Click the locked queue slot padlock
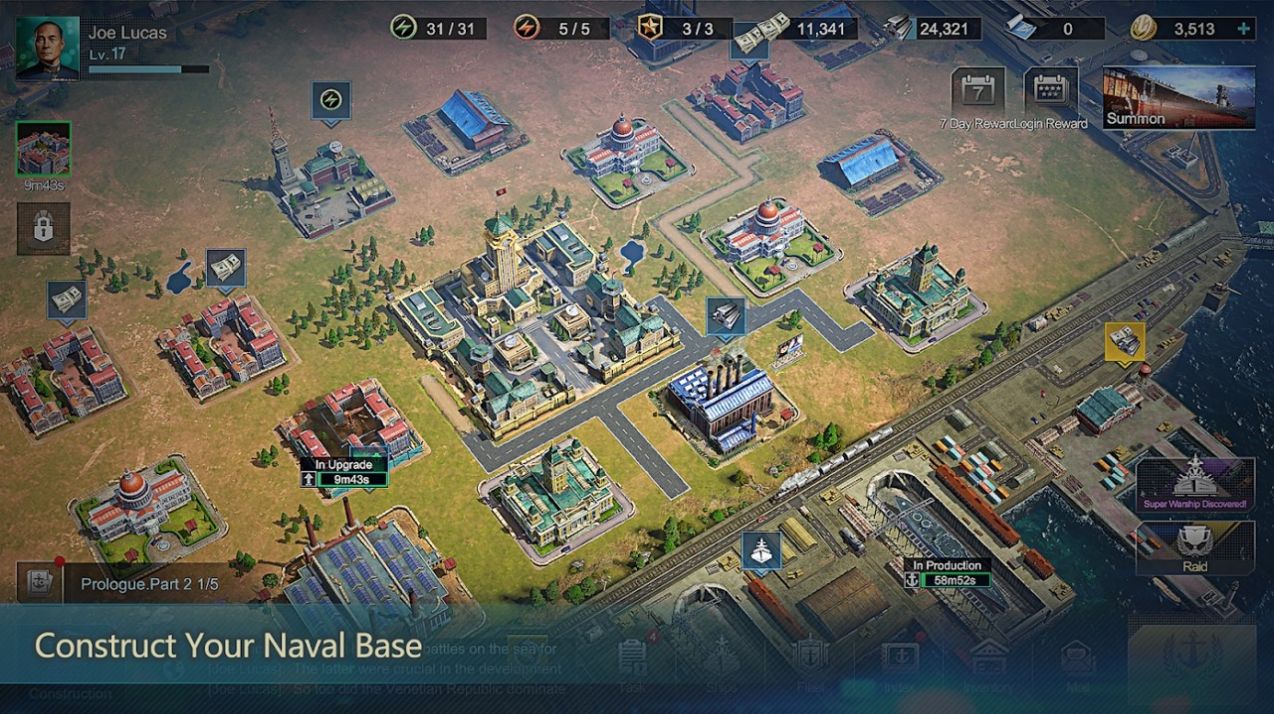Viewport: 1274px width, 714px height. pos(43,228)
